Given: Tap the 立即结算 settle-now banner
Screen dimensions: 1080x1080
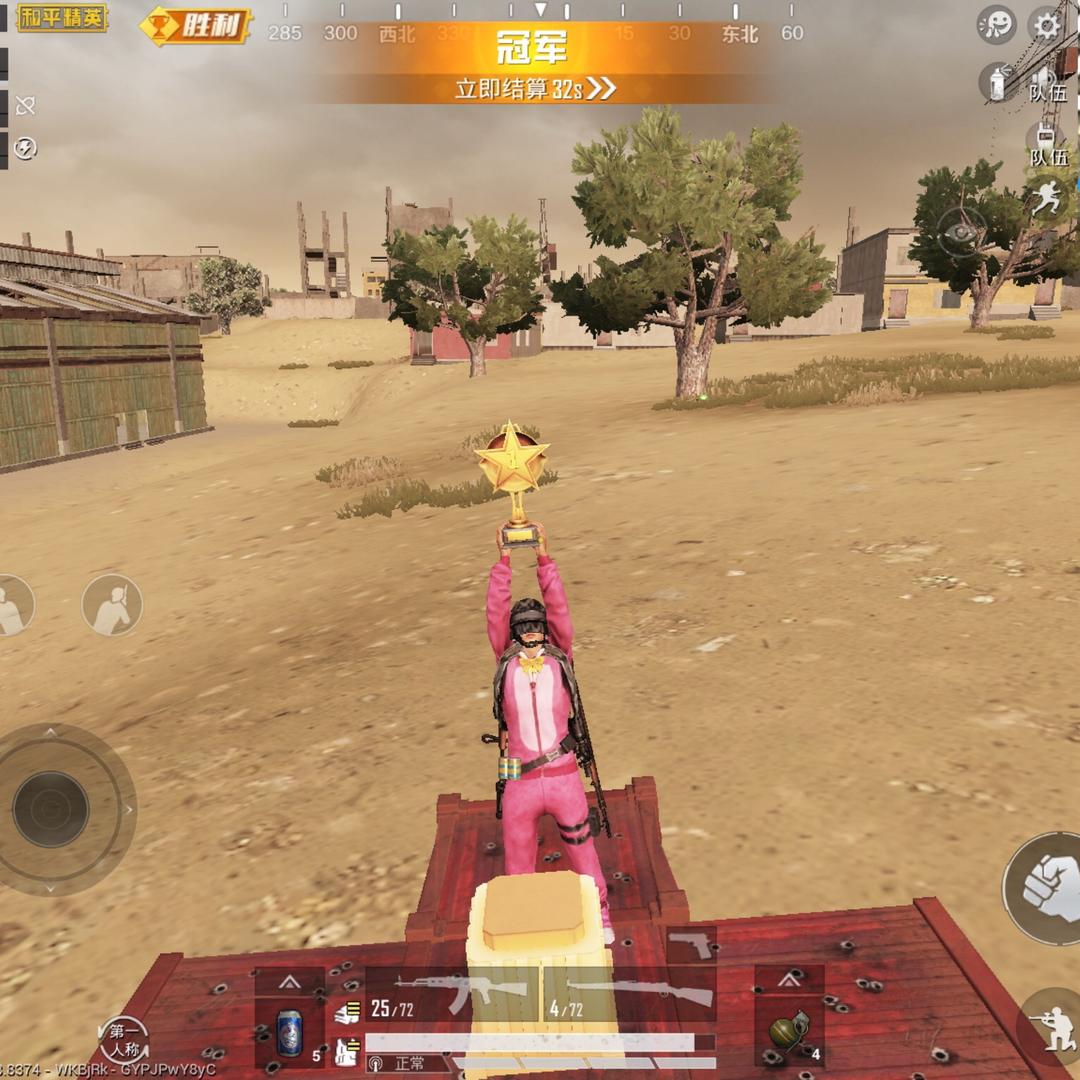Looking at the screenshot, I should (535, 88).
